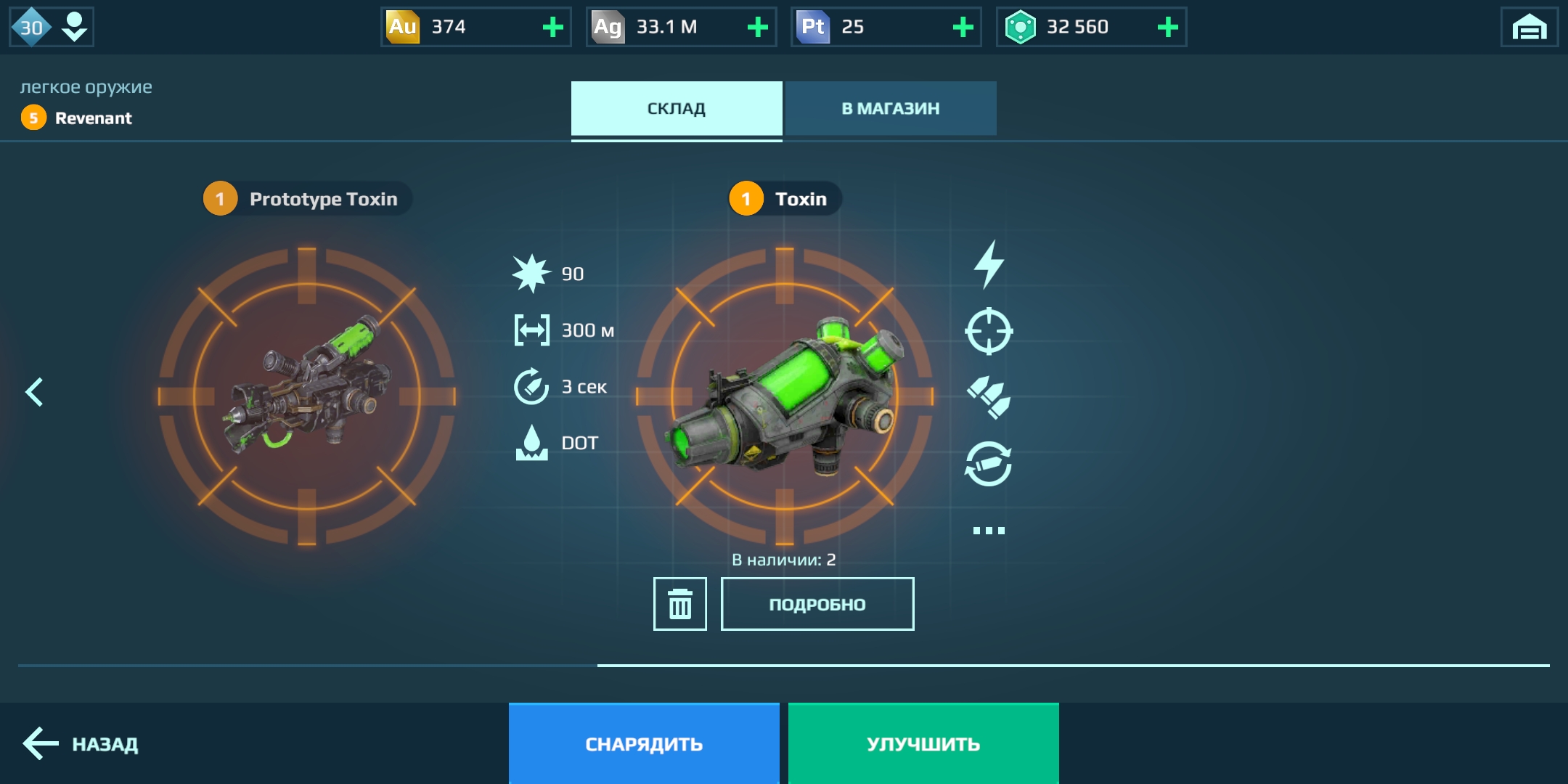Screen dimensions: 1568x784
Task: Click the trash bin delete button
Action: point(679,604)
